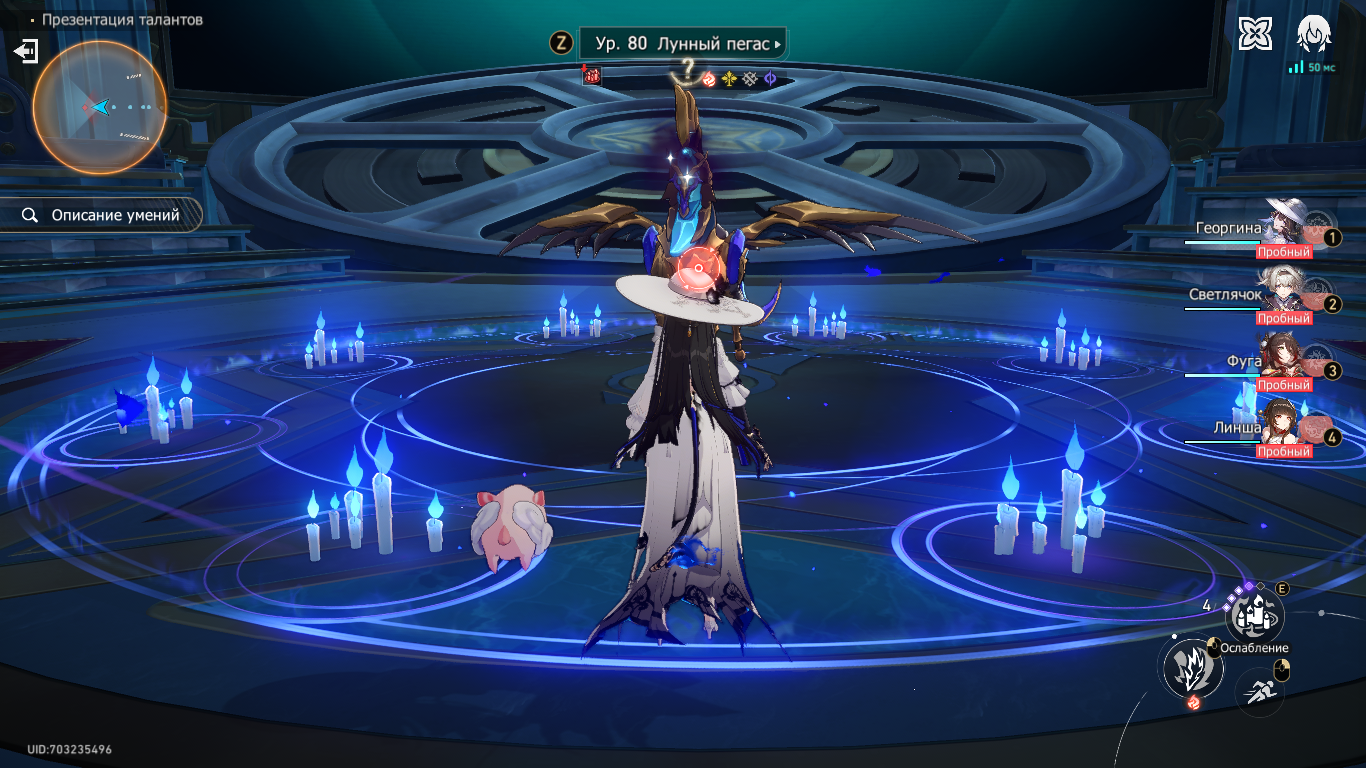Use the flame basic attack button
This screenshot has width=1366, height=768.
pos(1193,667)
